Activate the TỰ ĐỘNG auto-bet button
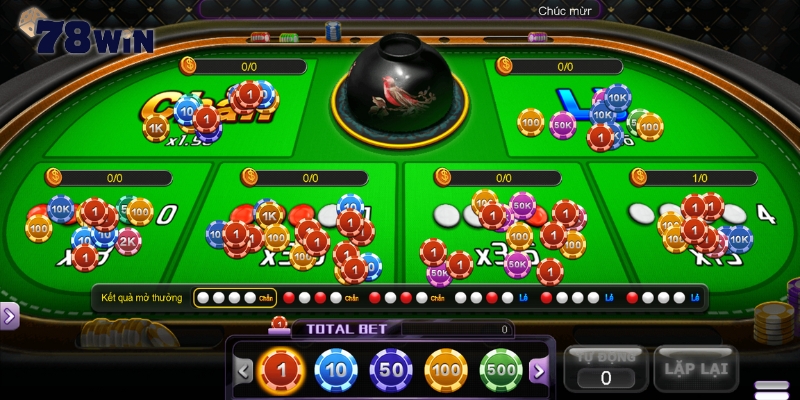This screenshot has height=400, width=800. [604, 368]
